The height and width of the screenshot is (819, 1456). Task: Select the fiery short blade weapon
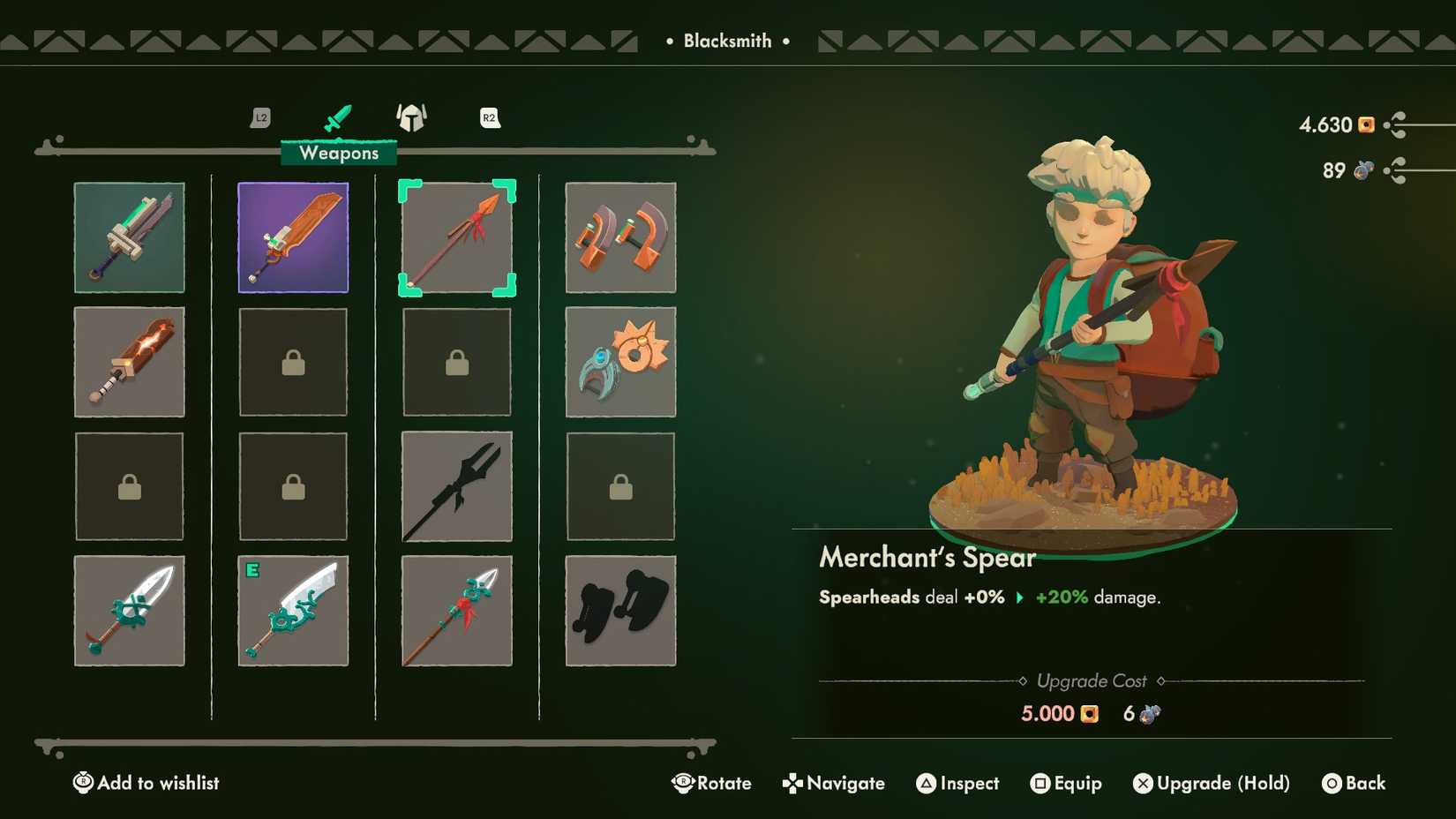tap(129, 362)
